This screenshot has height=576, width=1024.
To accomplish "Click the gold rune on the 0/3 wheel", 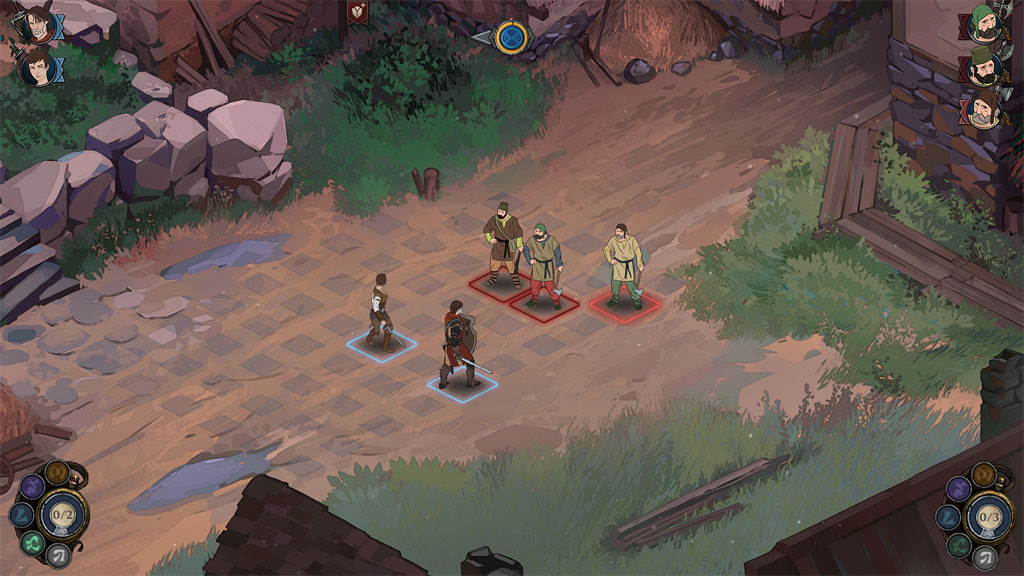I will [x=986, y=473].
